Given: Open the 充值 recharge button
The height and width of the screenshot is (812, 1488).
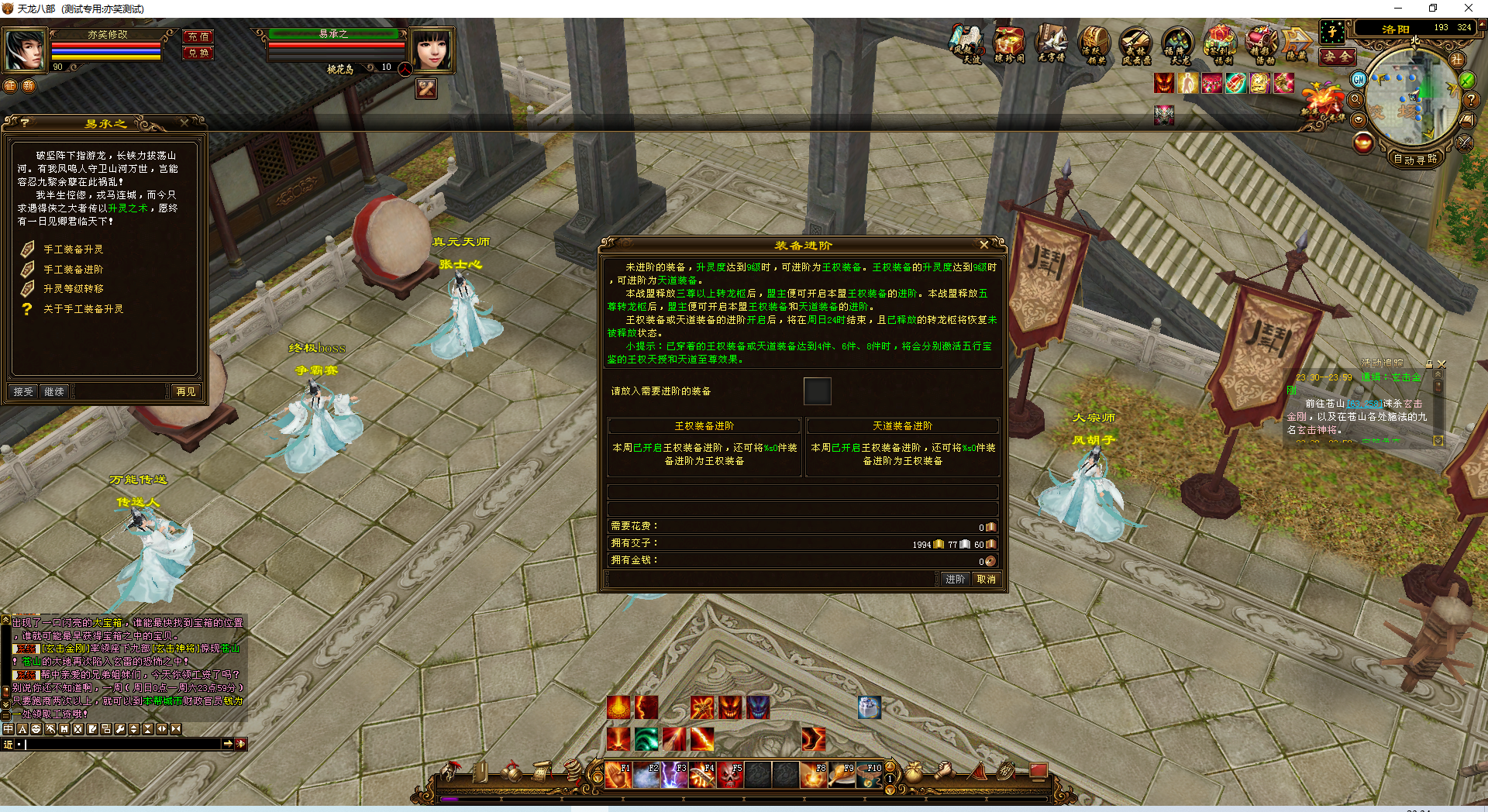Looking at the screenshot, I should click(x=198, y=36).
